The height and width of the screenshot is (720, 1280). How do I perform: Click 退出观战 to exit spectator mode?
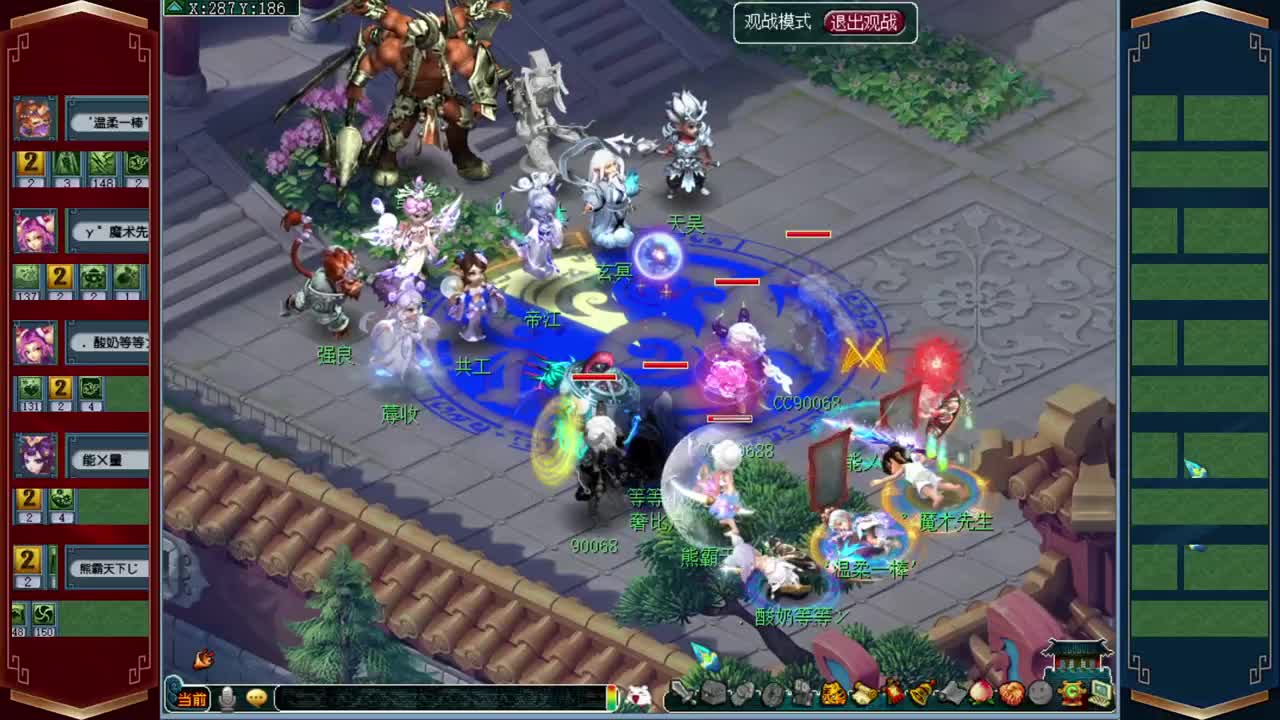pos(861,22)
